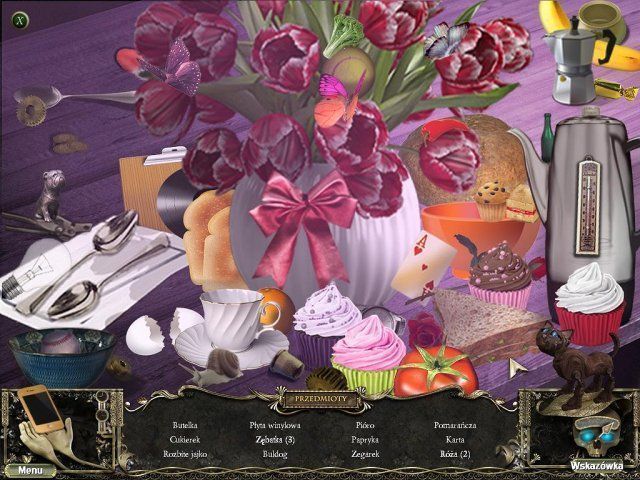Click the Zębatka (3) list entry
This screenshot has height=480, width=640.
275,439
